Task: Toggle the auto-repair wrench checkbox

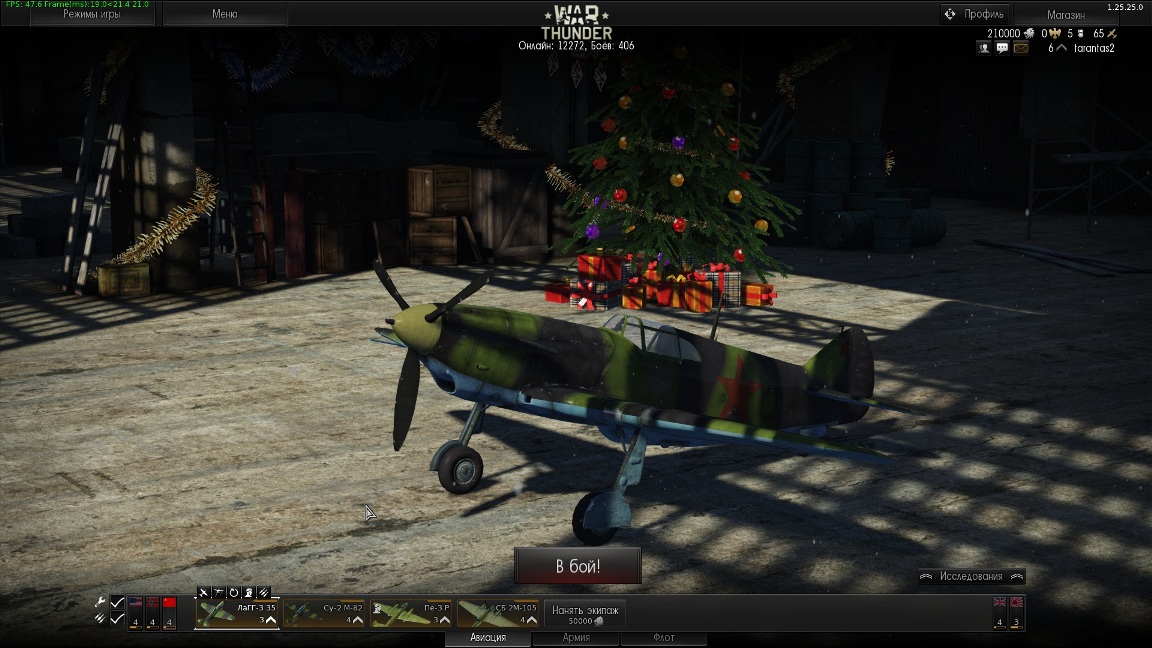Action: [117, 602]
